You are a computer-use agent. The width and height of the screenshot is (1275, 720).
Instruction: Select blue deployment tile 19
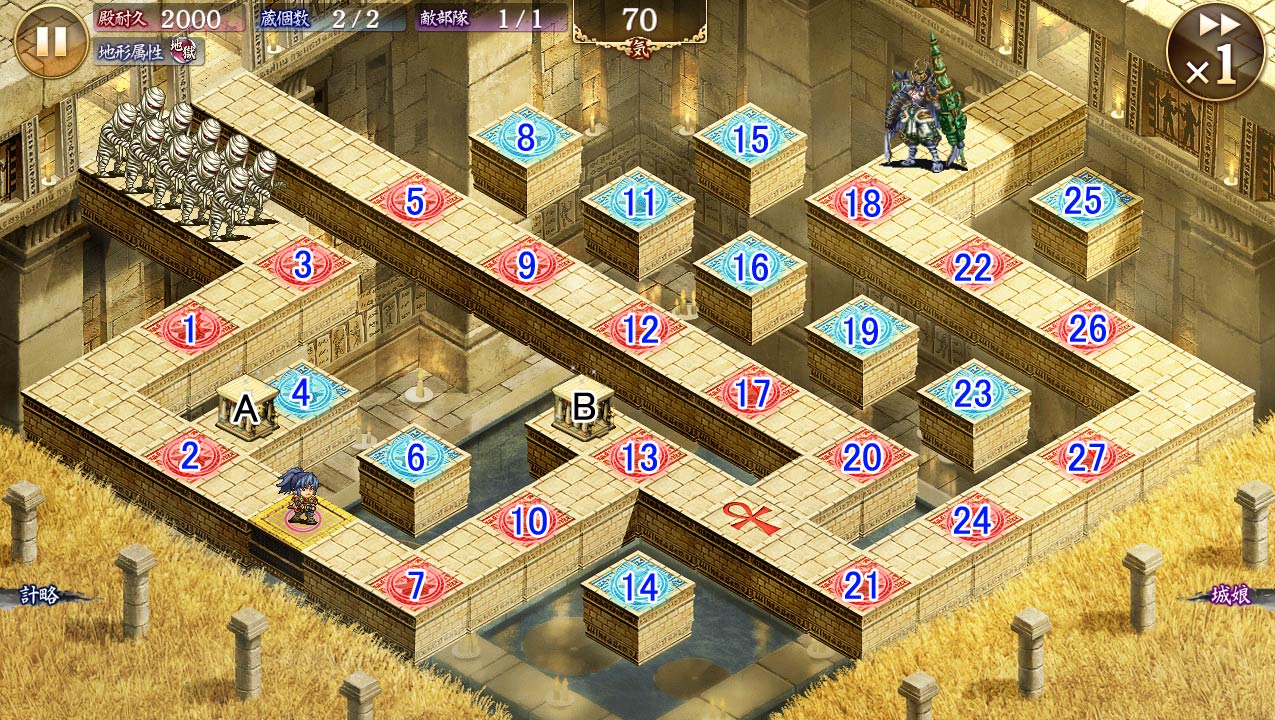click(862, 331)
